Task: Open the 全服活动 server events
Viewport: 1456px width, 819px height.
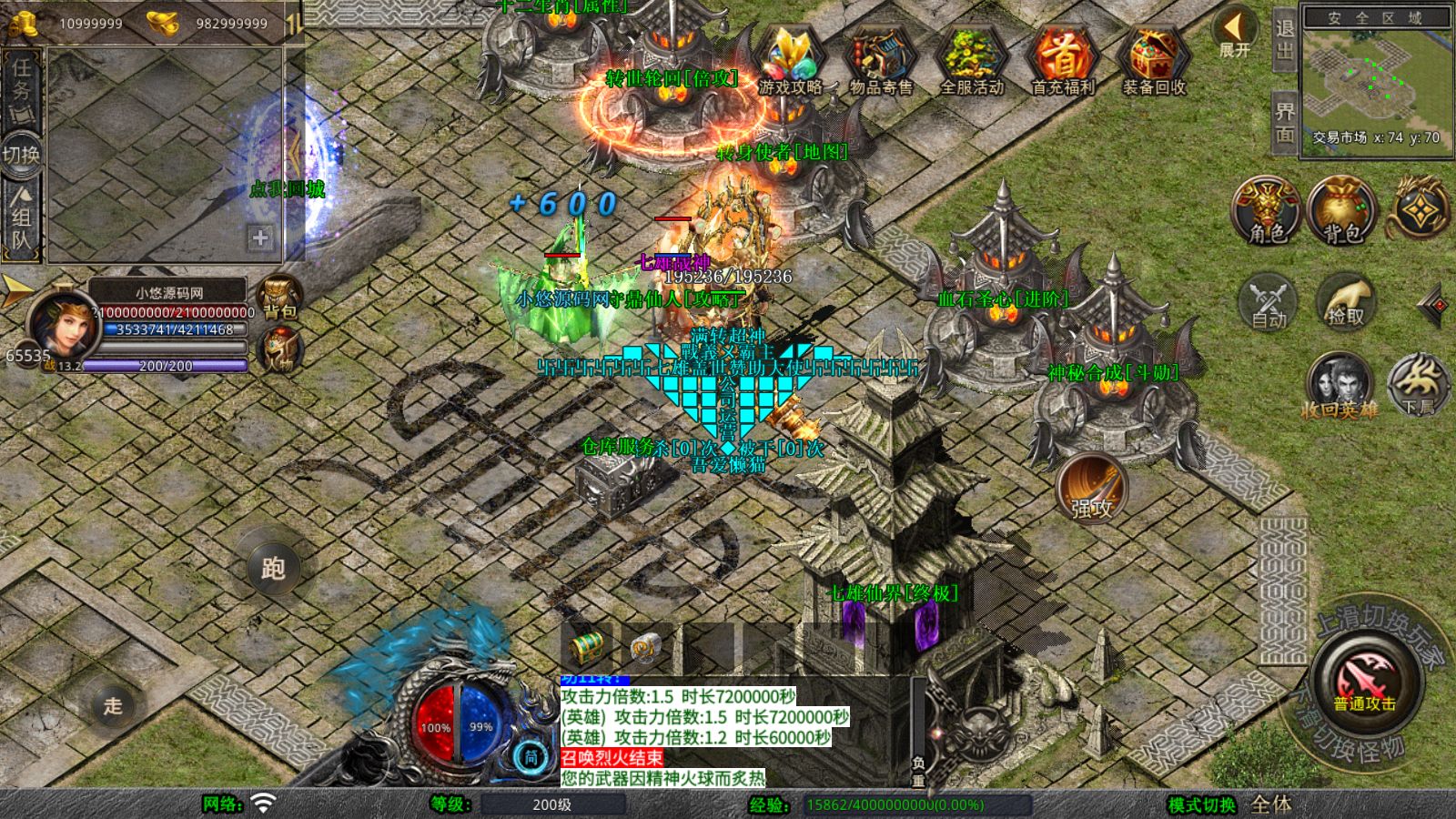Action: click(971, 61)
